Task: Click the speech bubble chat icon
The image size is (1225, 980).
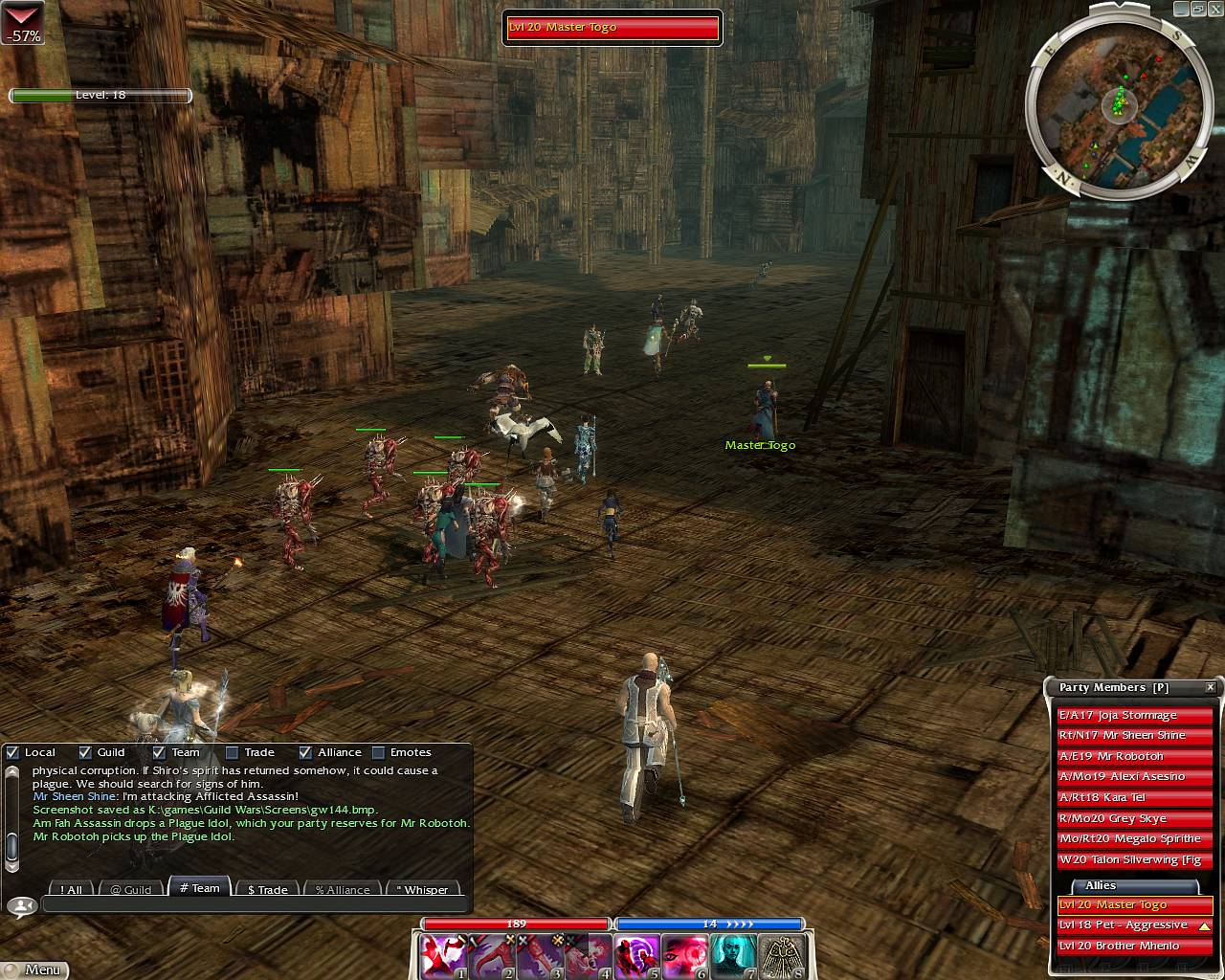Action: [x=20, y=904]
